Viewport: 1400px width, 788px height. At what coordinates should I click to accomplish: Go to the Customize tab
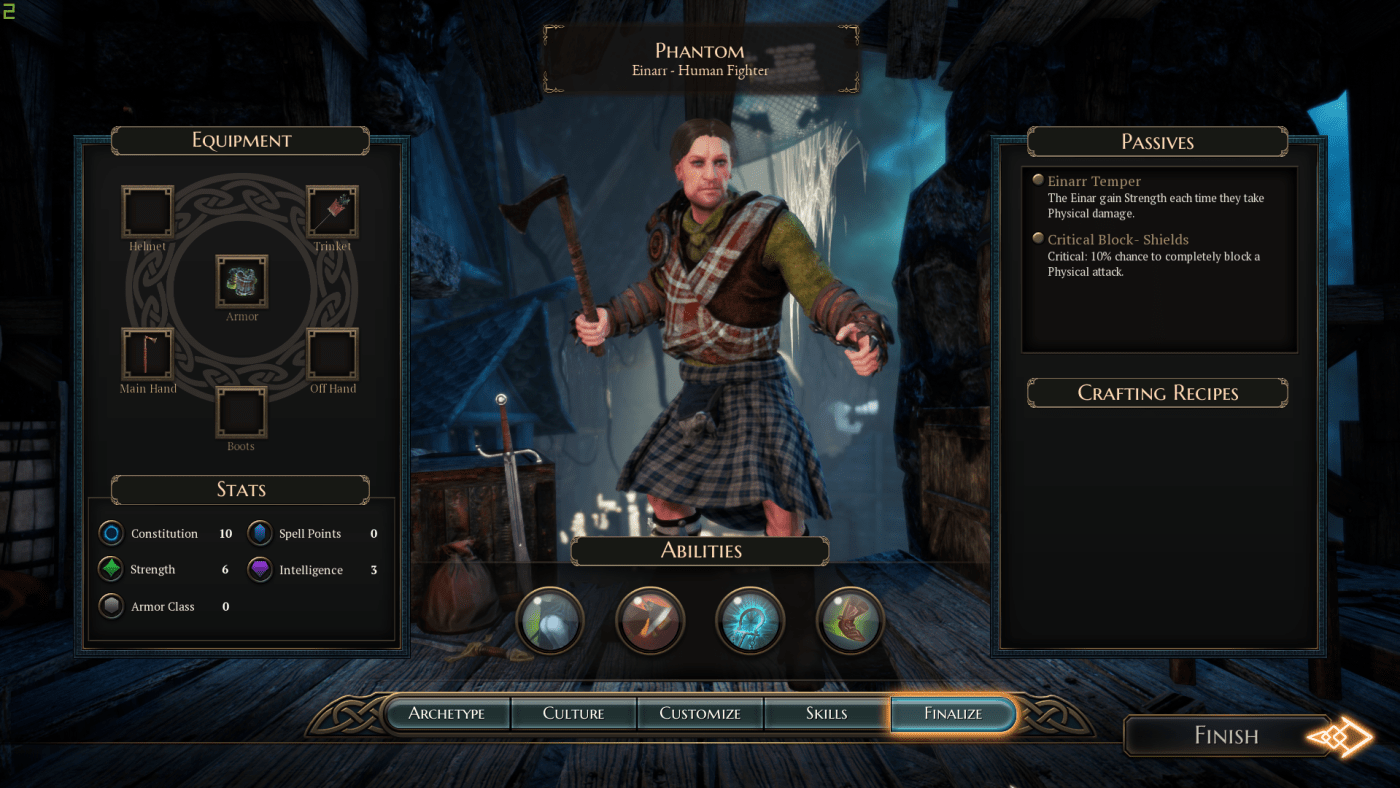tap(700, 714)
